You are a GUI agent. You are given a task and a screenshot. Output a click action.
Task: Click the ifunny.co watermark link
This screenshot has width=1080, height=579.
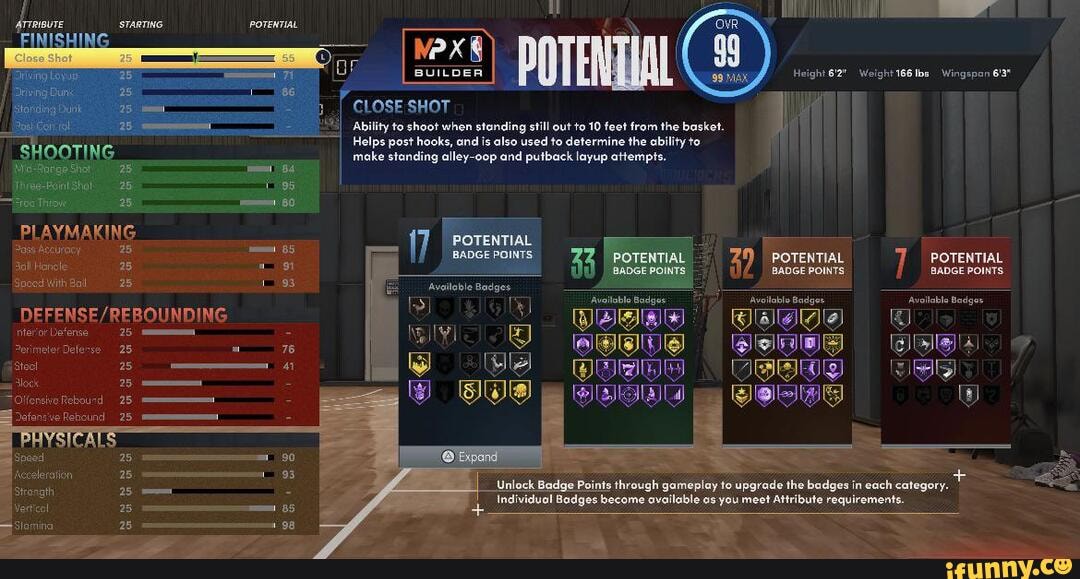1010,567
